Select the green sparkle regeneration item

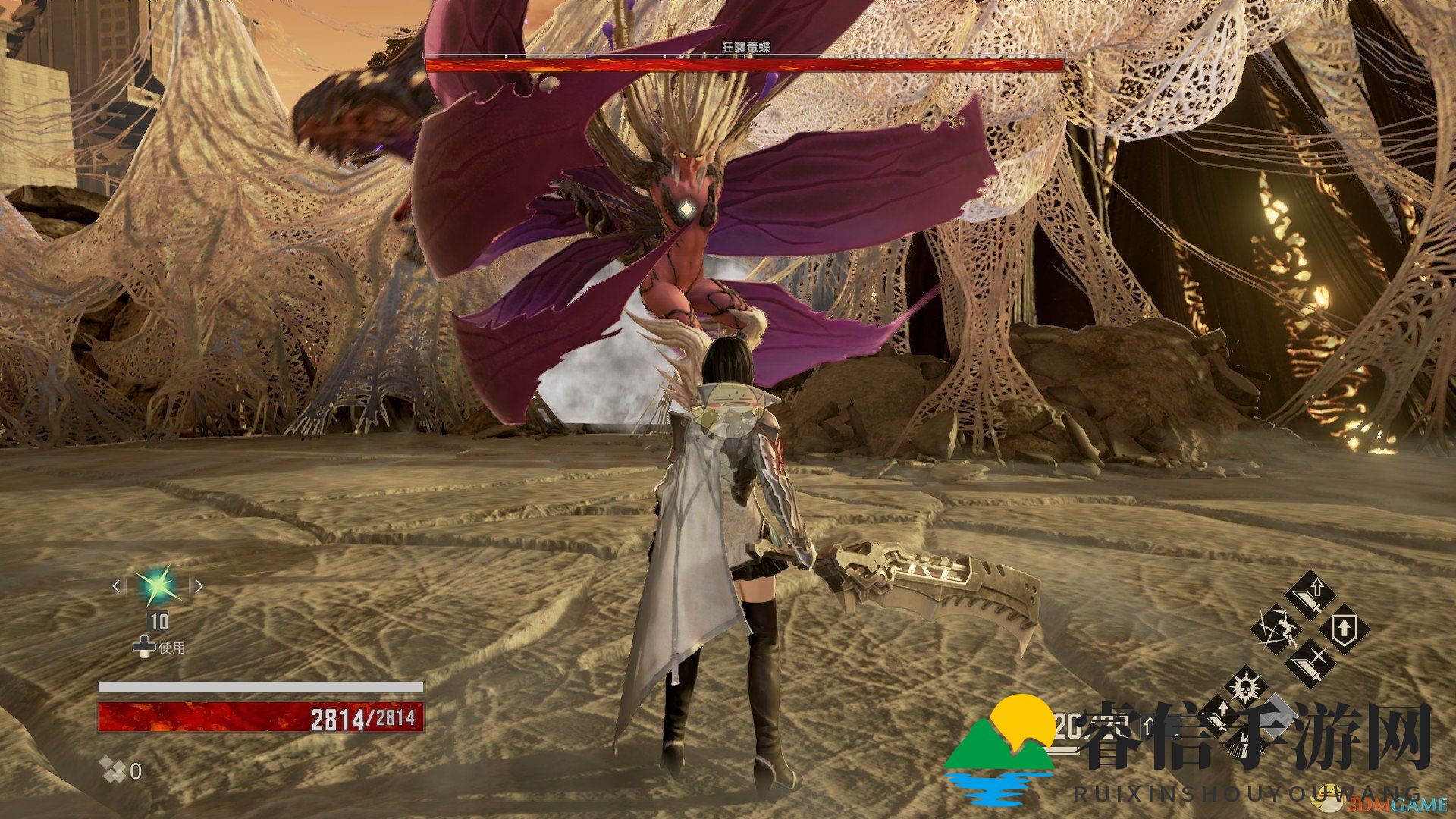point(158,585)
